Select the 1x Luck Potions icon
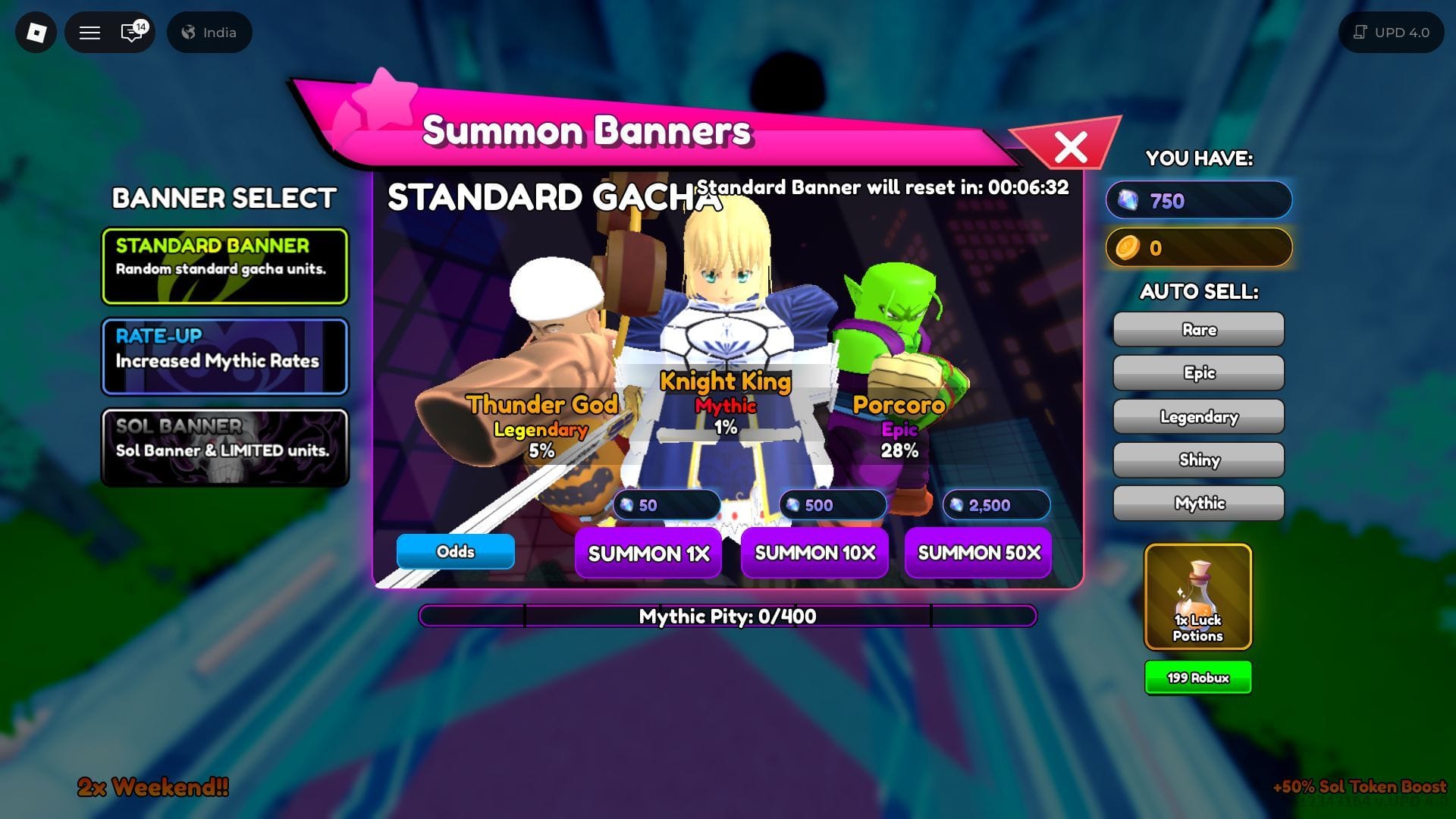This screenshot has width=1456, height=819. 1197,596
